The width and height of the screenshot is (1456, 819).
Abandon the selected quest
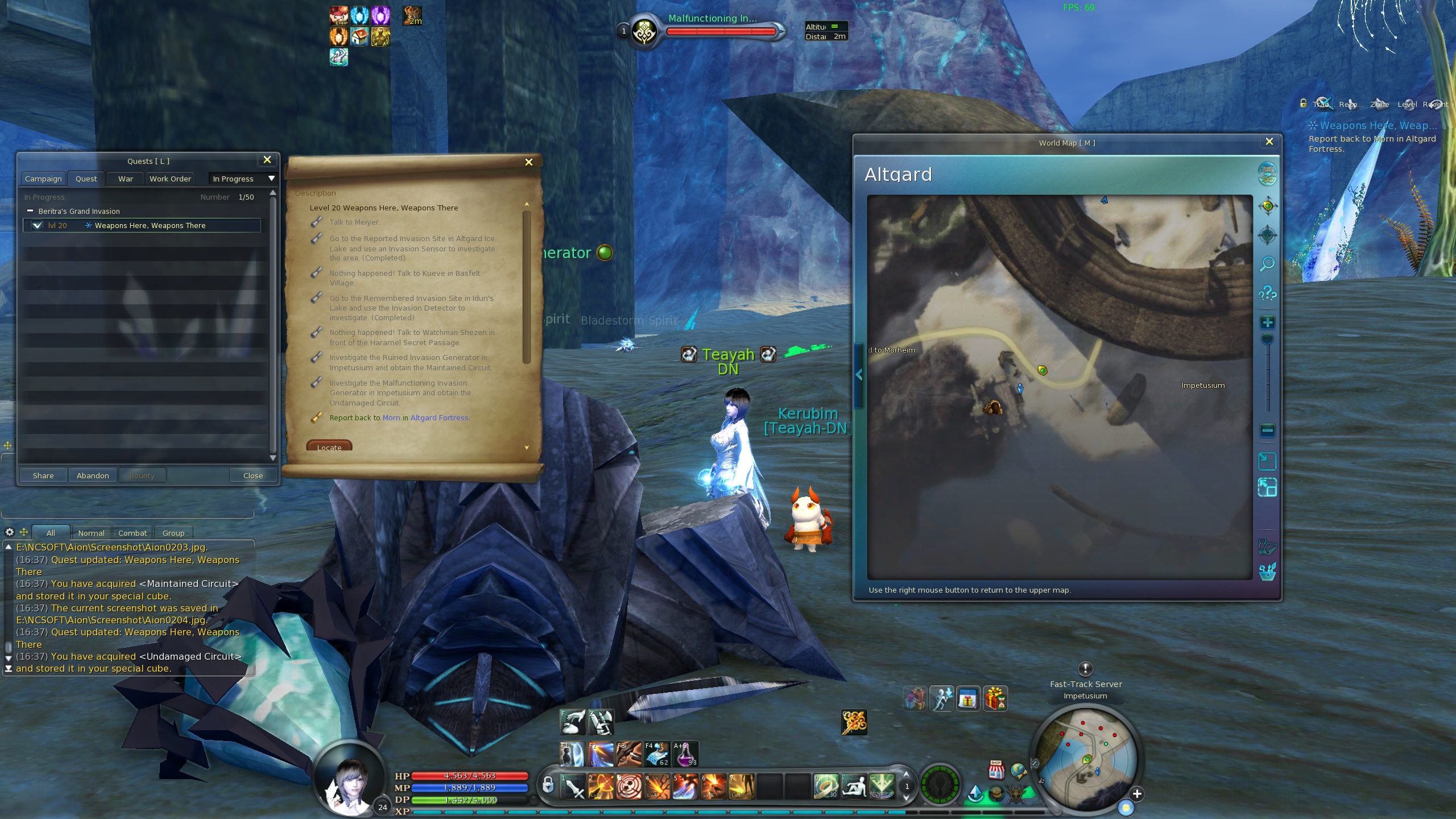[93, 475]
